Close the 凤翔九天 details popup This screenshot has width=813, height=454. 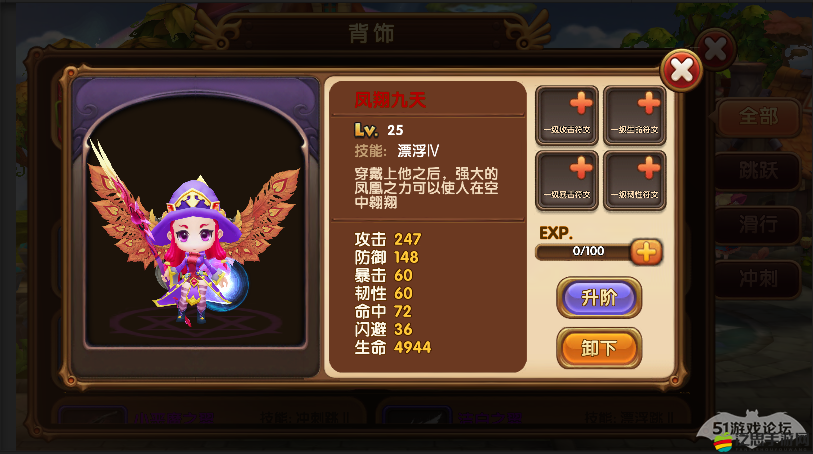pos(681,69)
